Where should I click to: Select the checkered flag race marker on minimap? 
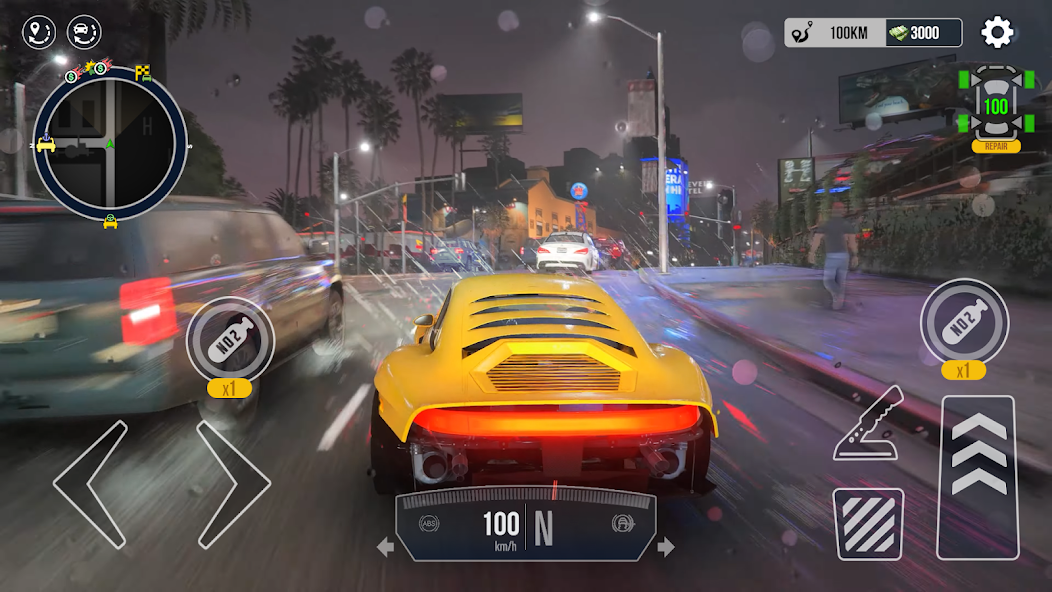(x=143, y=72)
